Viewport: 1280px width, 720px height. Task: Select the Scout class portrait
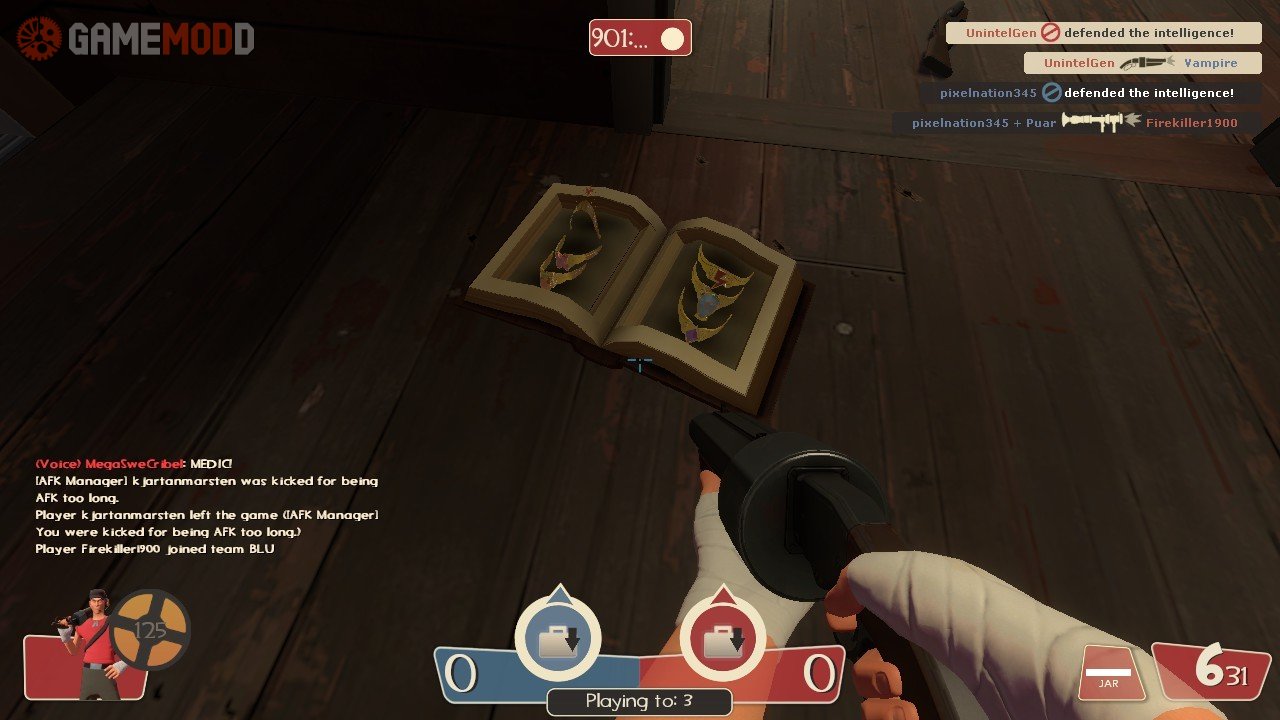point(88,645)
